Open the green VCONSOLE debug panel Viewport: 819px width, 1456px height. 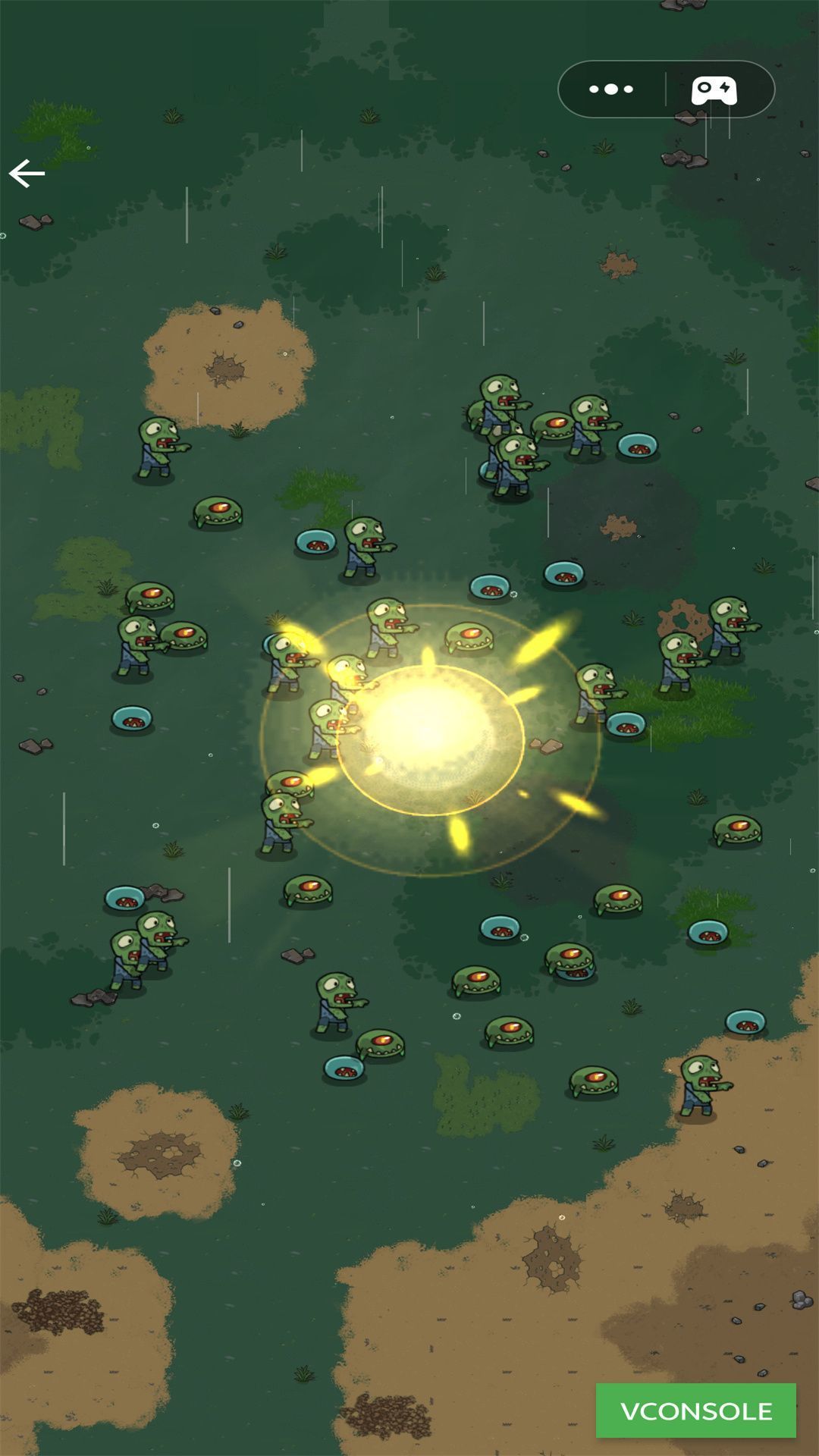tap(695, 1410)
